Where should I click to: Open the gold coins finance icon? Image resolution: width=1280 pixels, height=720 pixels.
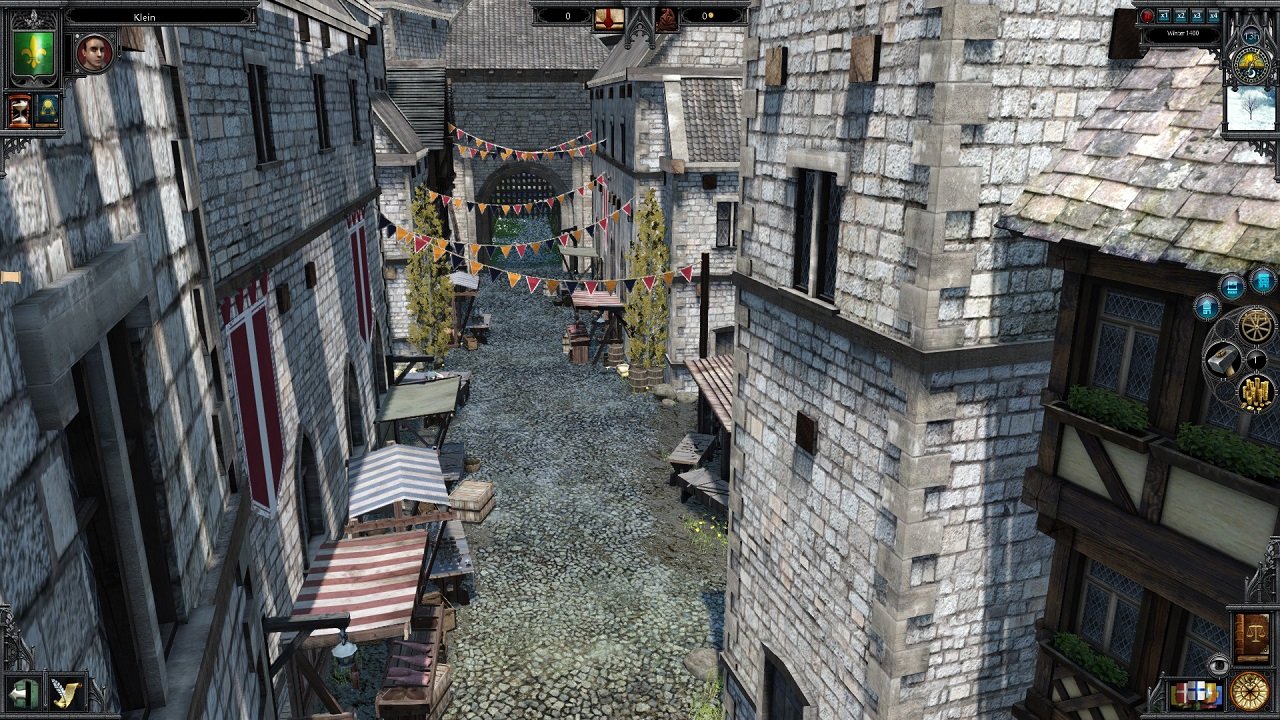coord(1255,392)
